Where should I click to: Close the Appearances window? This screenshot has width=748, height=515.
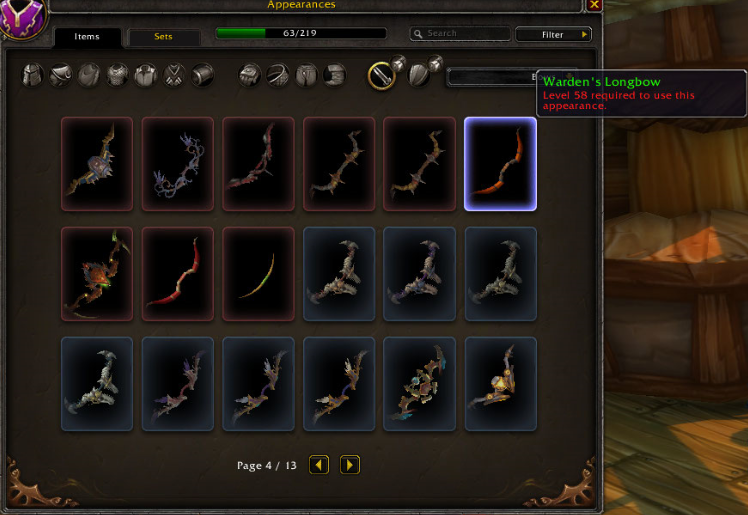[594, 5]
